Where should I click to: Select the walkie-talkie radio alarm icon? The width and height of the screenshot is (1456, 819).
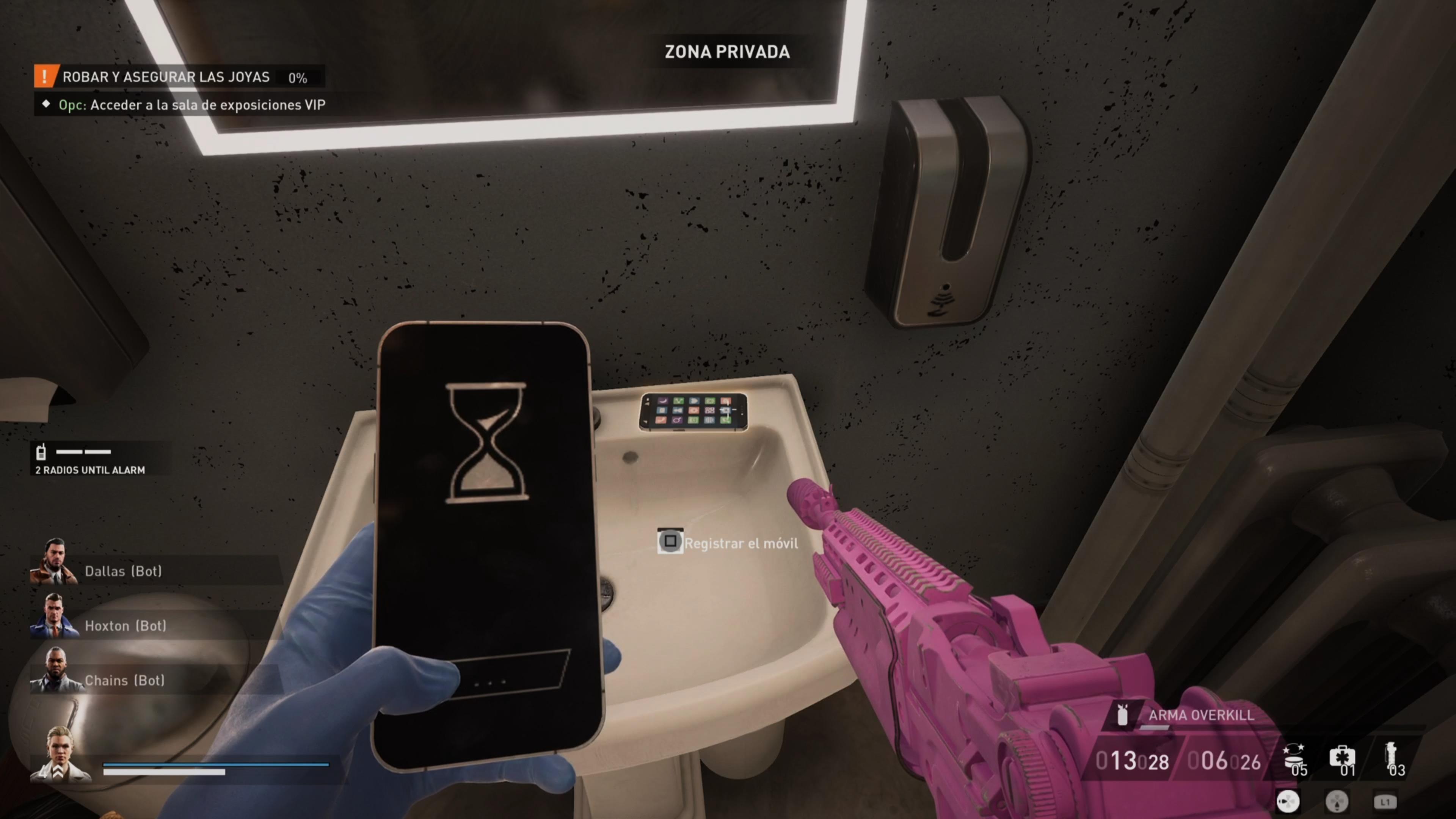41,452
